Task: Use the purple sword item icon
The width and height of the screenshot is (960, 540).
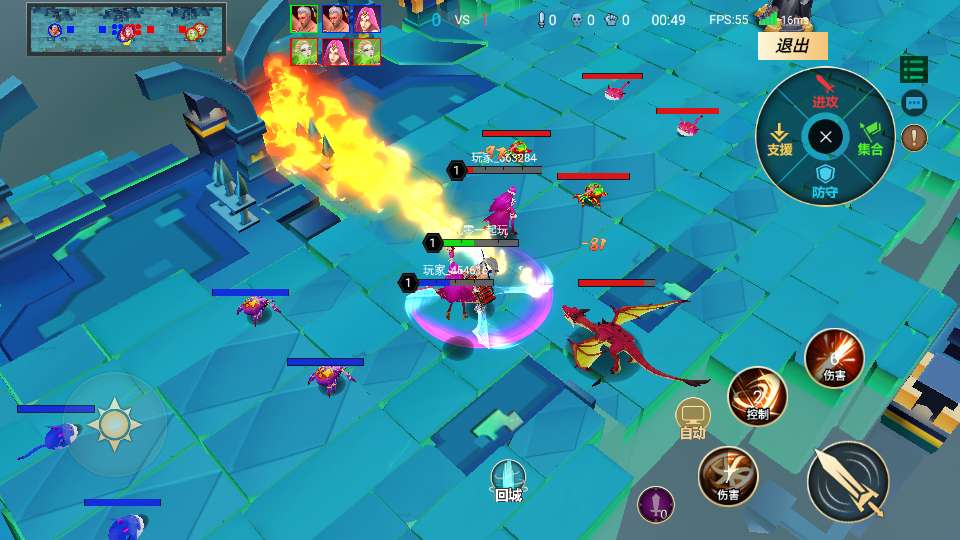Action: coord(656,504)
